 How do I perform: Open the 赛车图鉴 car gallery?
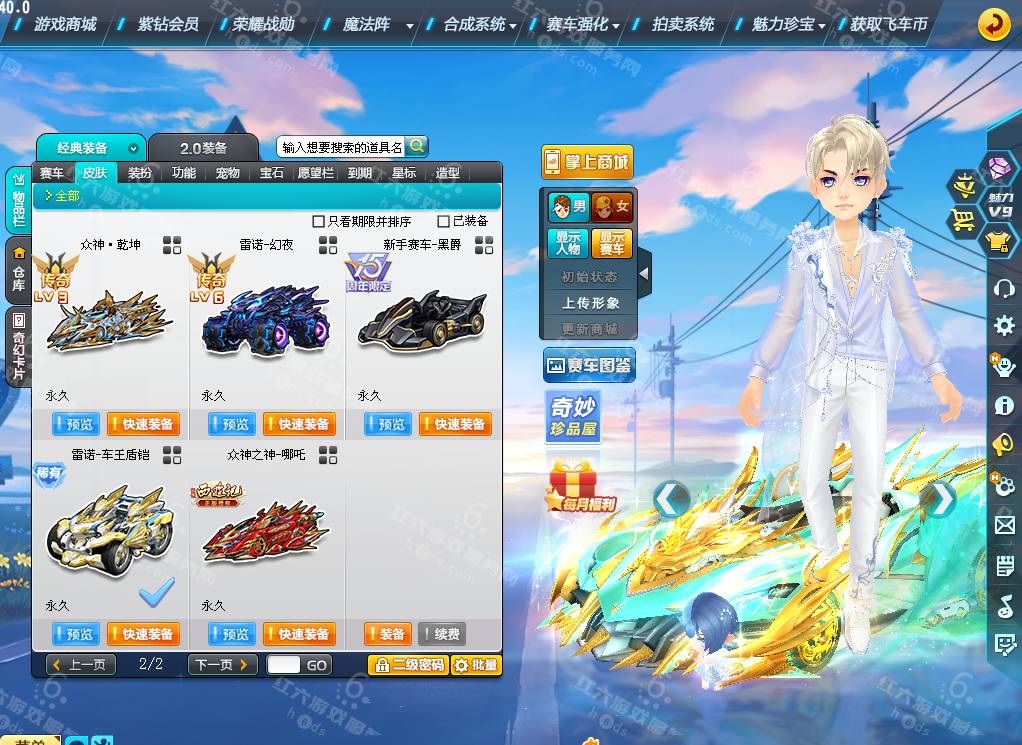[x=588, y=366]
